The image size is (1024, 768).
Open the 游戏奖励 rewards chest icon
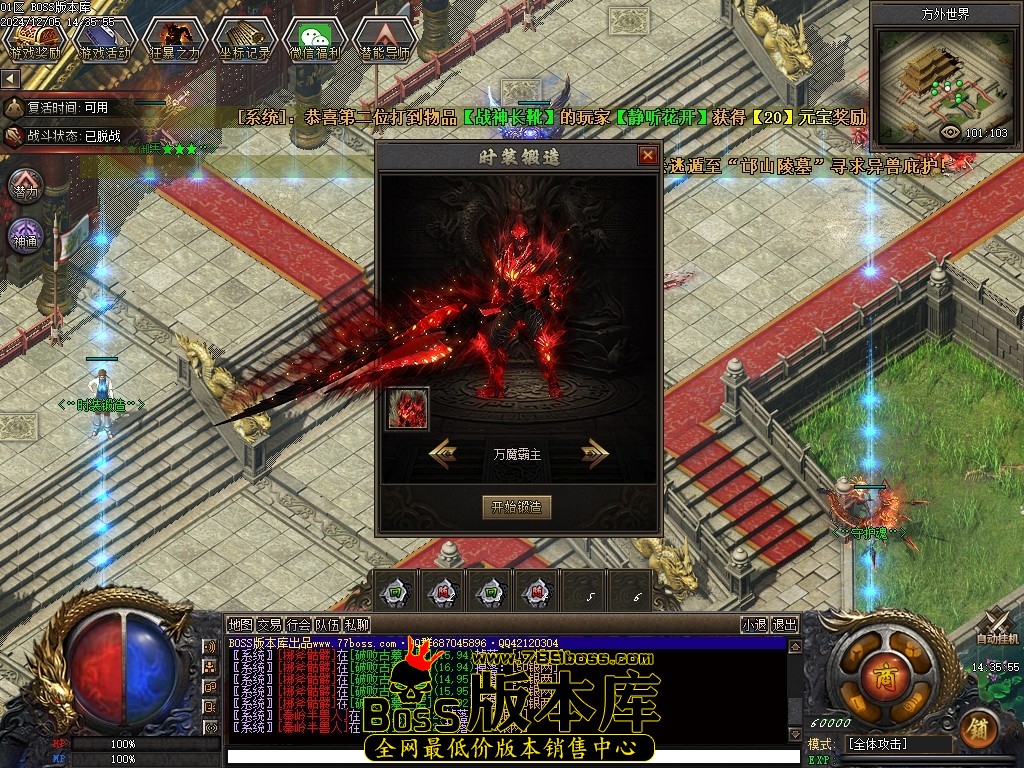pyautogui.click(x=36, y=38)
